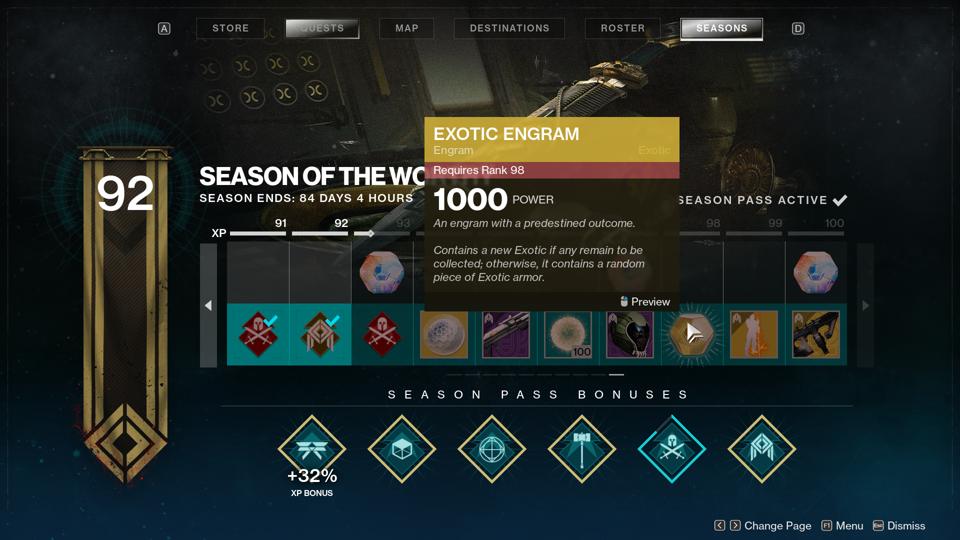
Task: Show next page of season rewards
Action: pyautogui.click(x=866, y=305)
